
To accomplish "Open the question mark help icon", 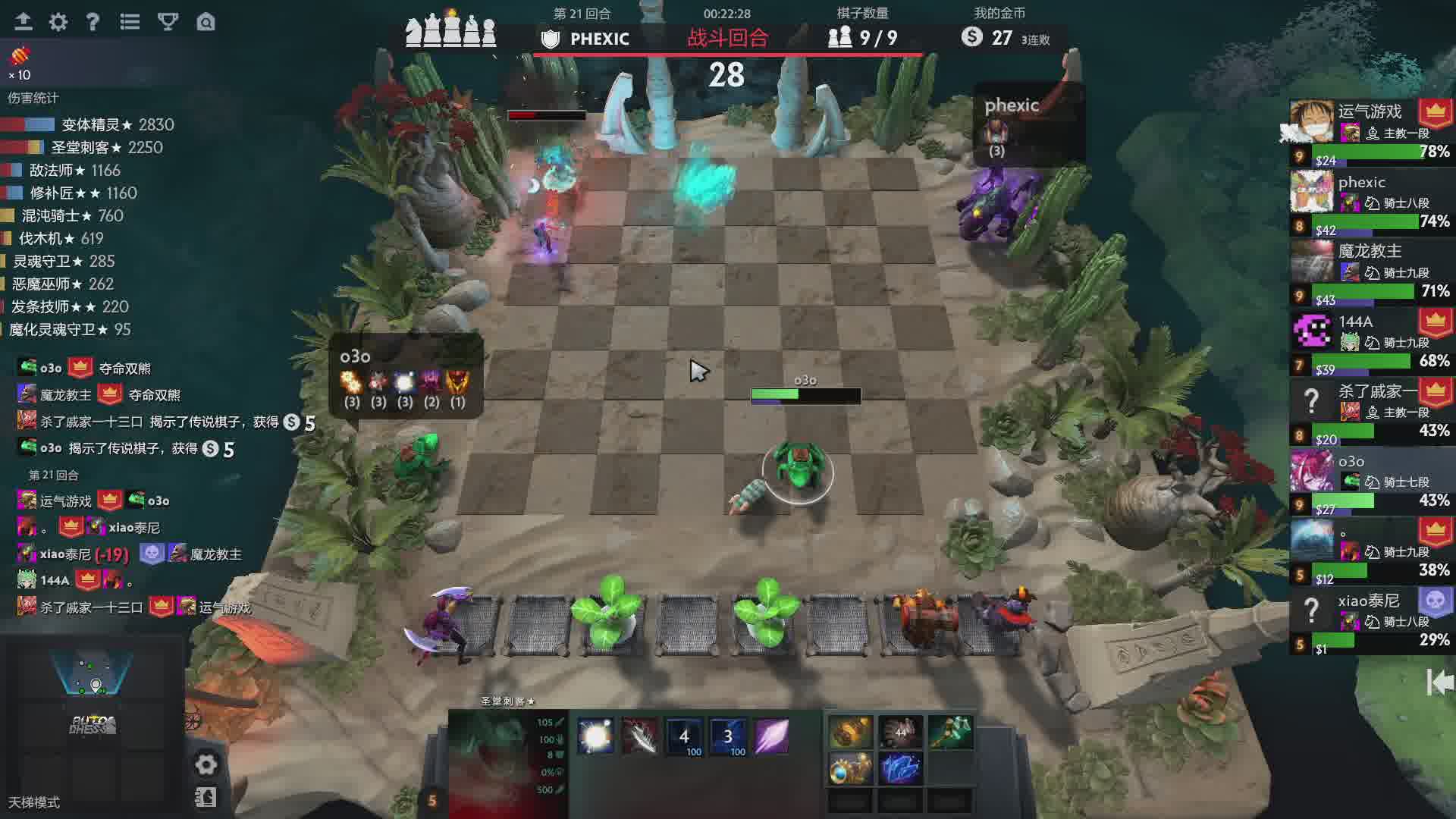I will 93,22.
